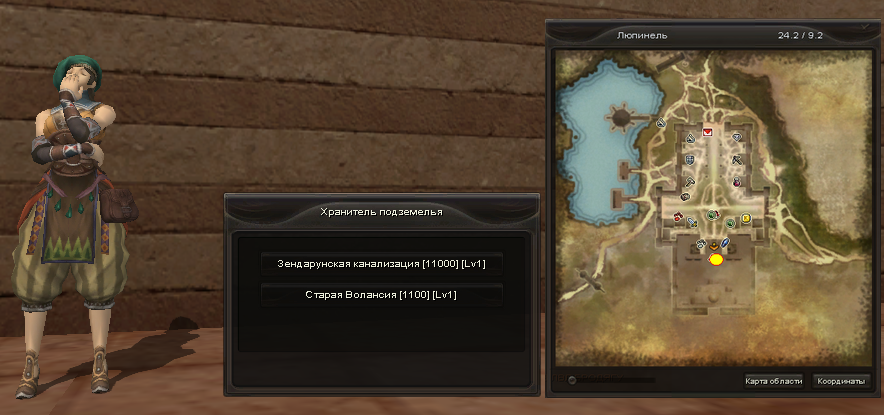Adjust the map zoom slider
This screenshot has width=884, height=415.
pos(571,380)
